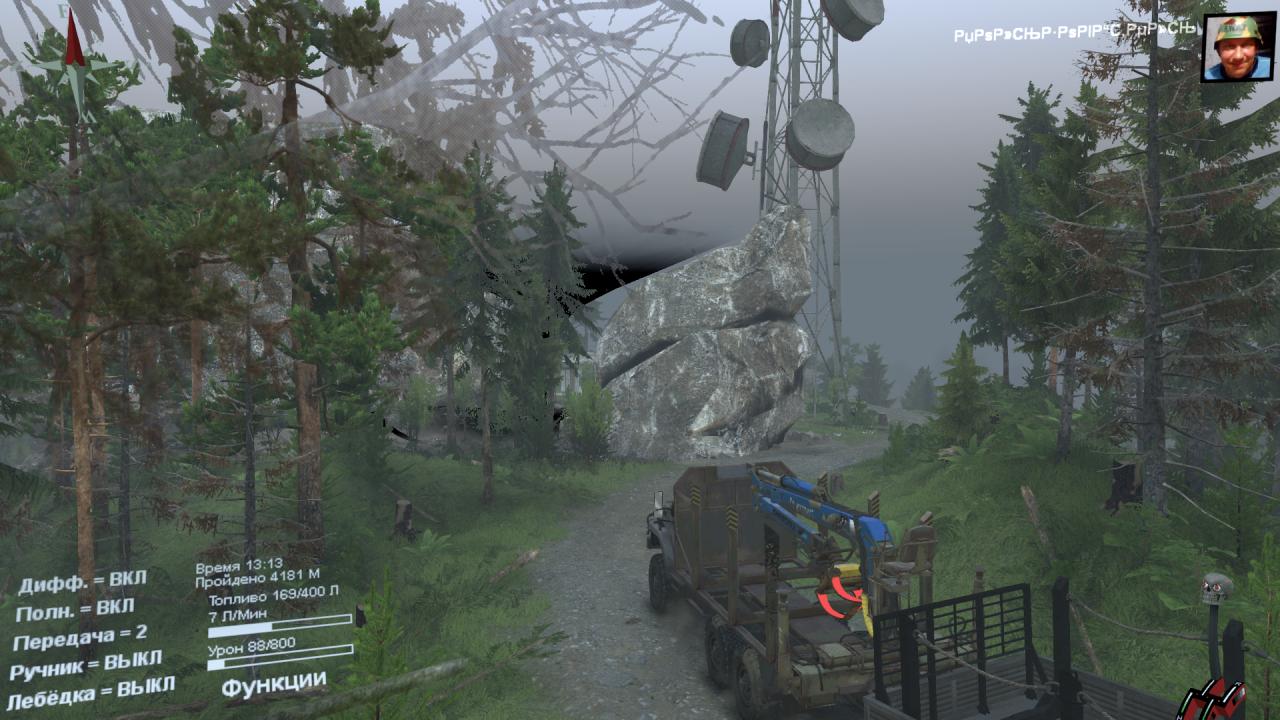The height and width of the screenshot is (720, 1280).
Task: Toggle the Дифф. differential lock setting
Action: click(82, 580)
